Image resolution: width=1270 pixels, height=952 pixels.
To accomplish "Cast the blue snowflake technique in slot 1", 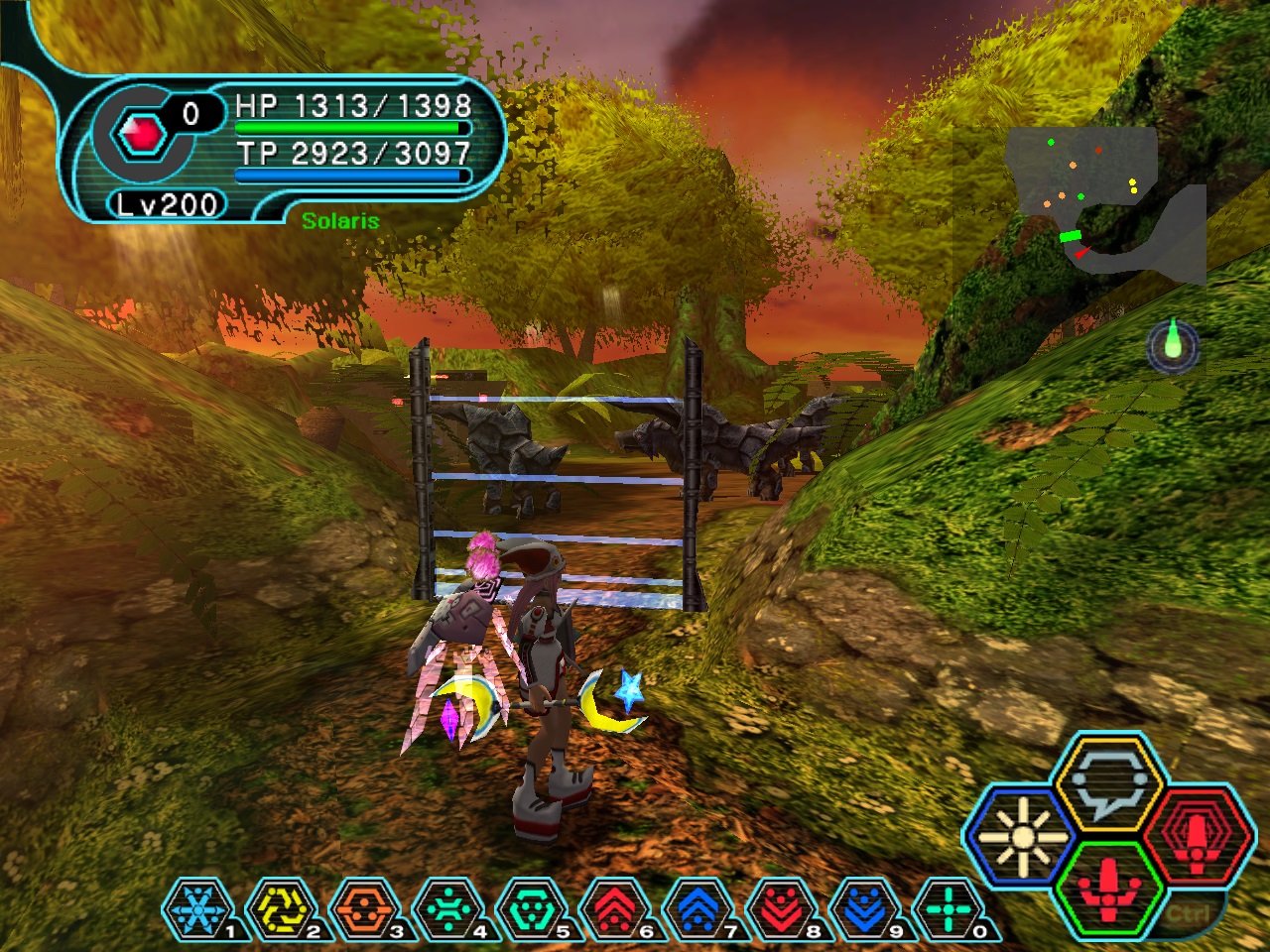I will (x=195, y=908).
